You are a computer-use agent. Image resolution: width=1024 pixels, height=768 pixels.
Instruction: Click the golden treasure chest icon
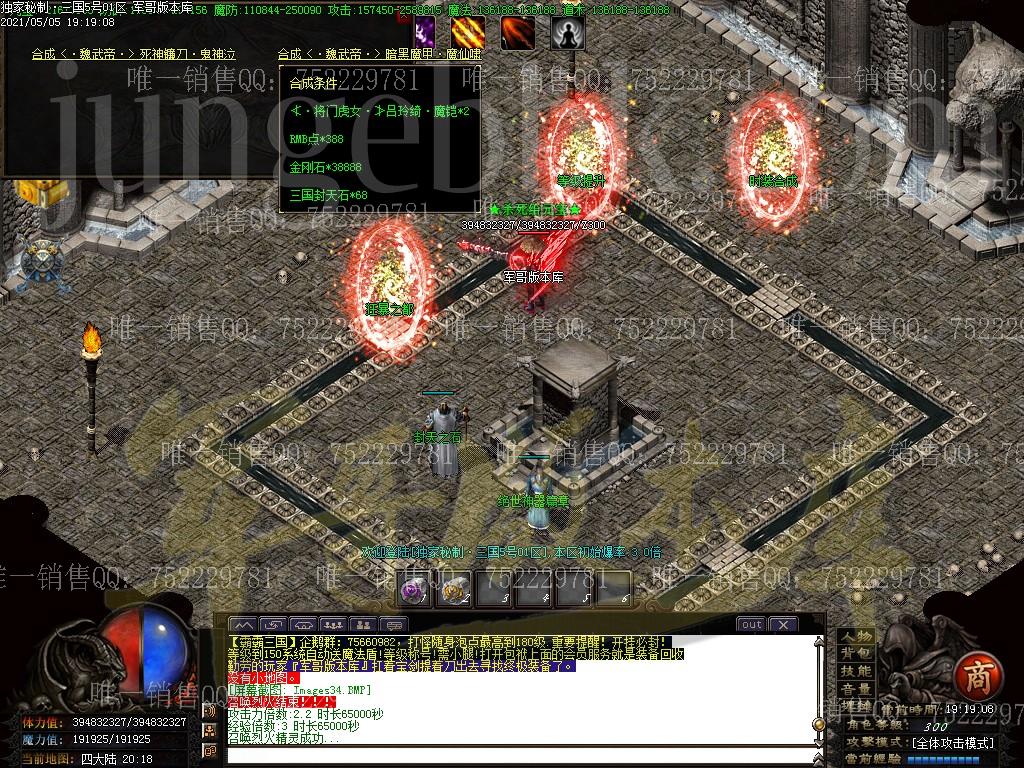click(x=50, y=193)
